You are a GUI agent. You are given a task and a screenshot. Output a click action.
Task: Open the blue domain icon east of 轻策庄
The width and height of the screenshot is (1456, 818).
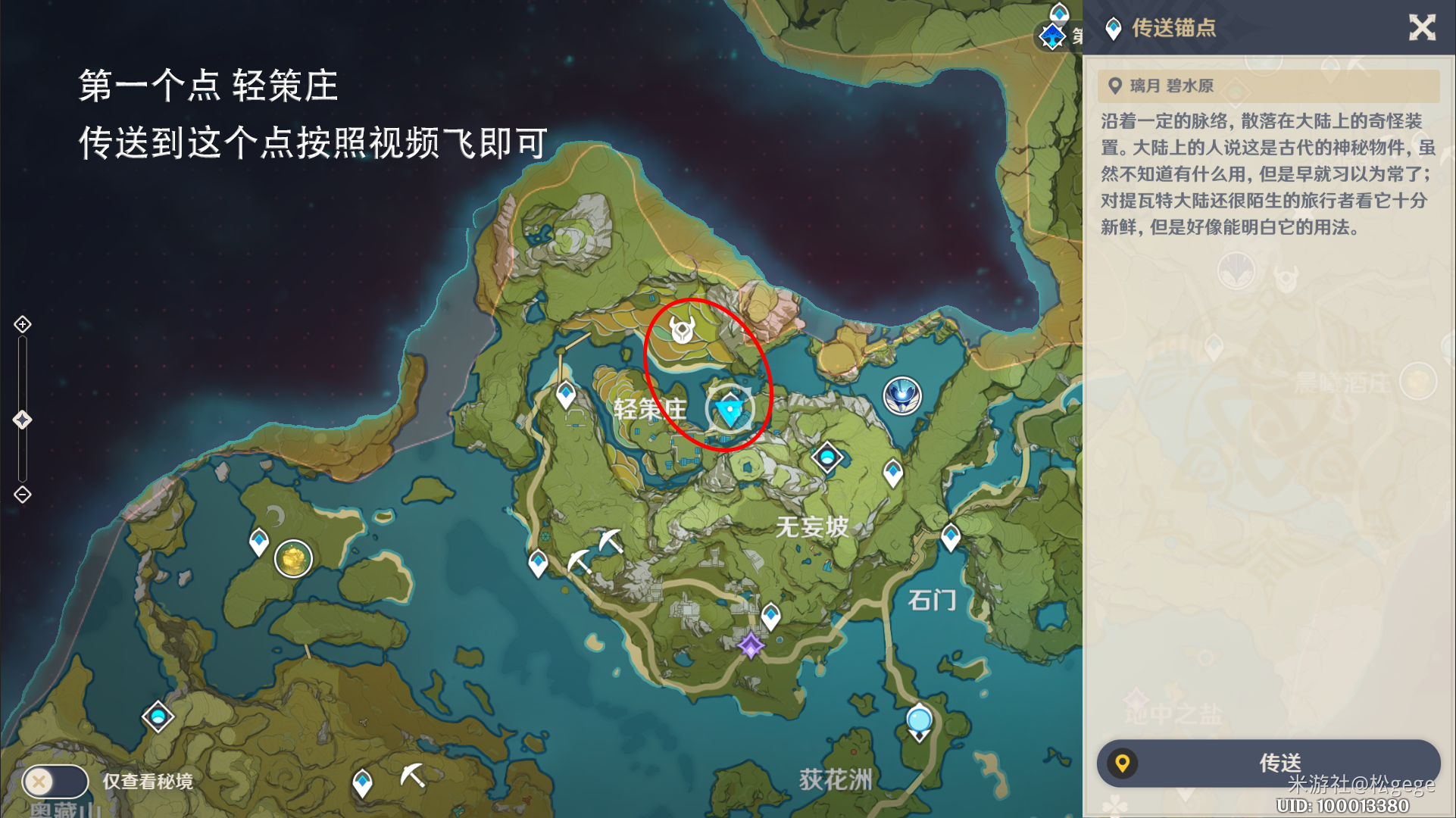(x=902, y=394)
